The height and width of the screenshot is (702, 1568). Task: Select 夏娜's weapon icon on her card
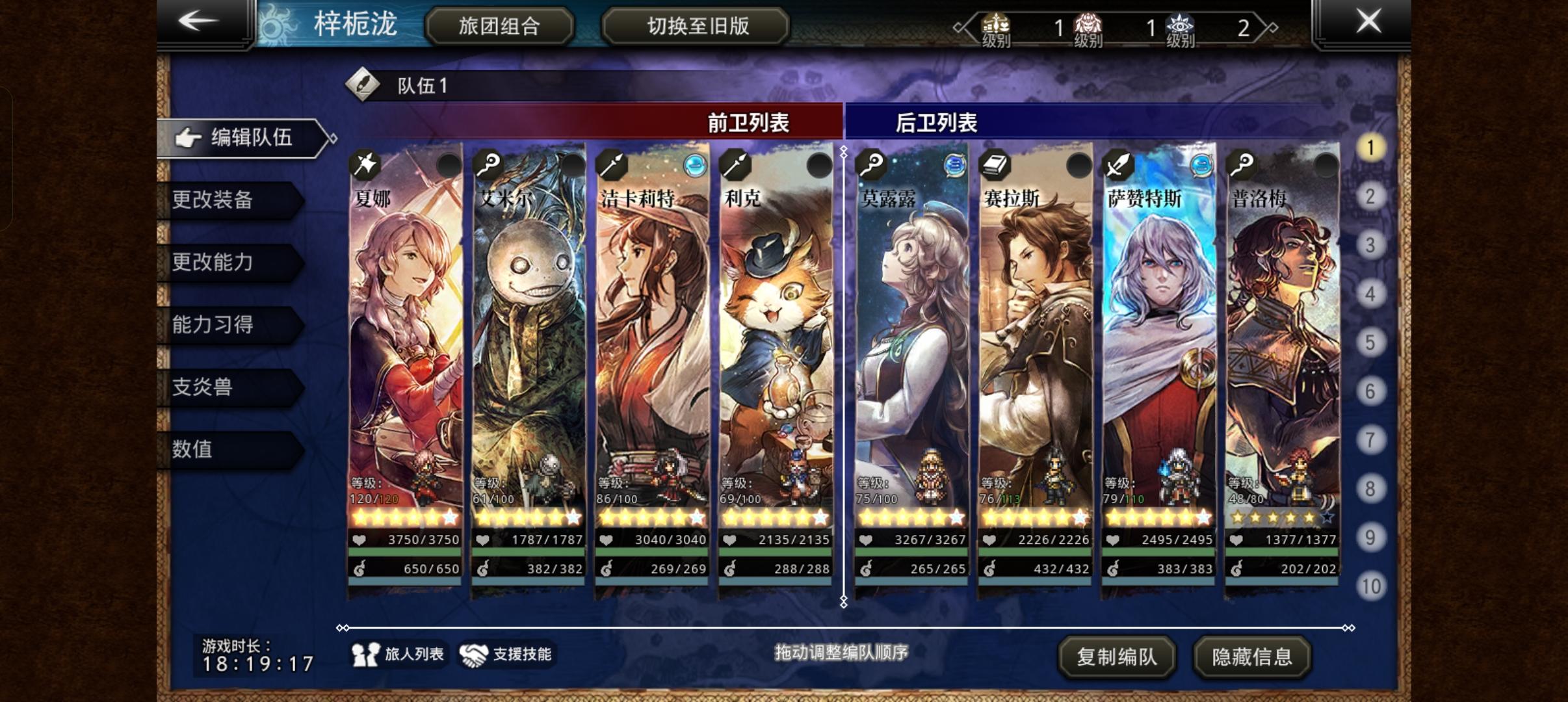[x=365, y=166]
